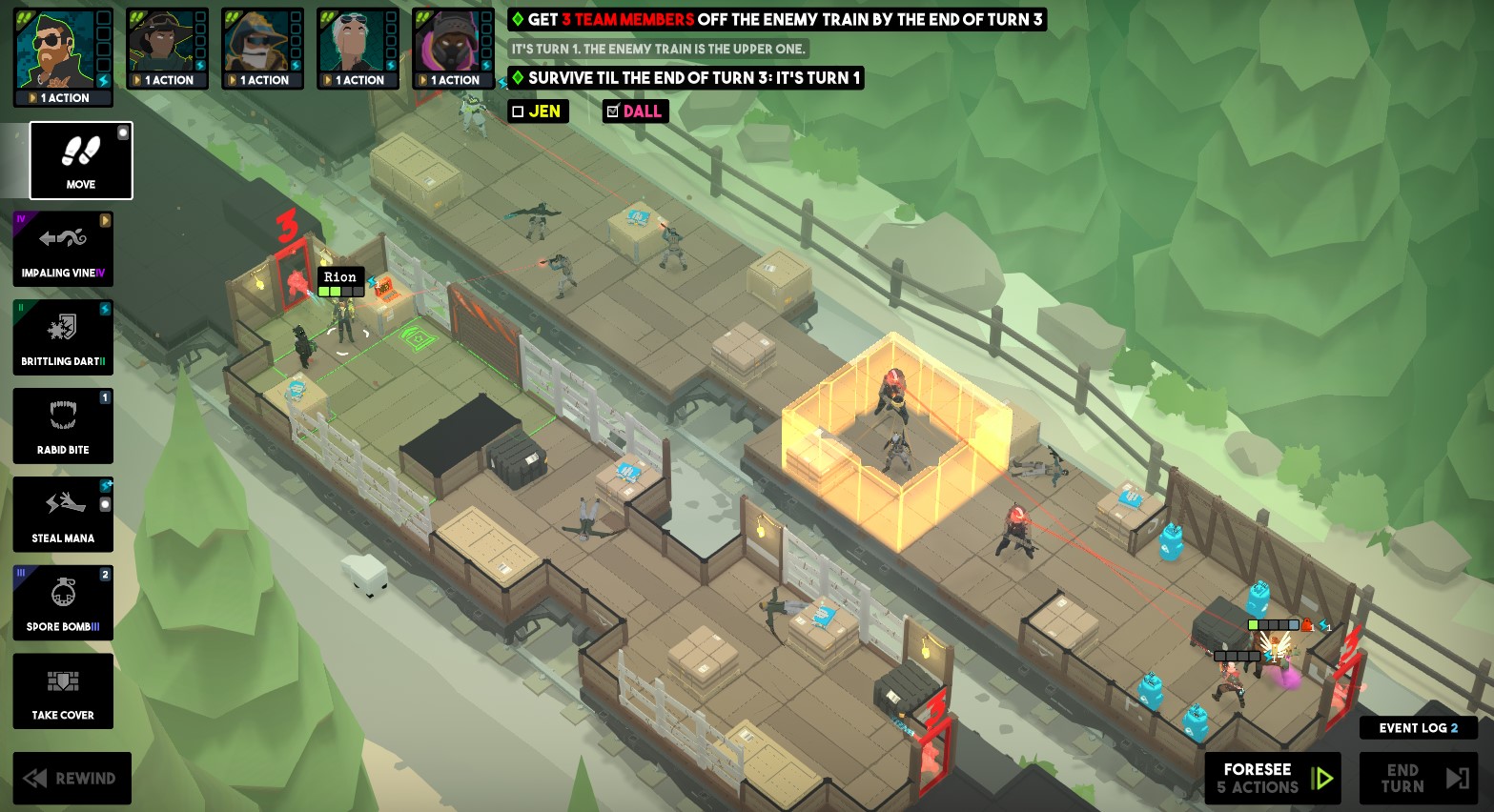The width and height of the screenshot is (1494, 812).
Task: Expand Impaling Vine via its orange corner arrow
Action: [x=105, y=220]
